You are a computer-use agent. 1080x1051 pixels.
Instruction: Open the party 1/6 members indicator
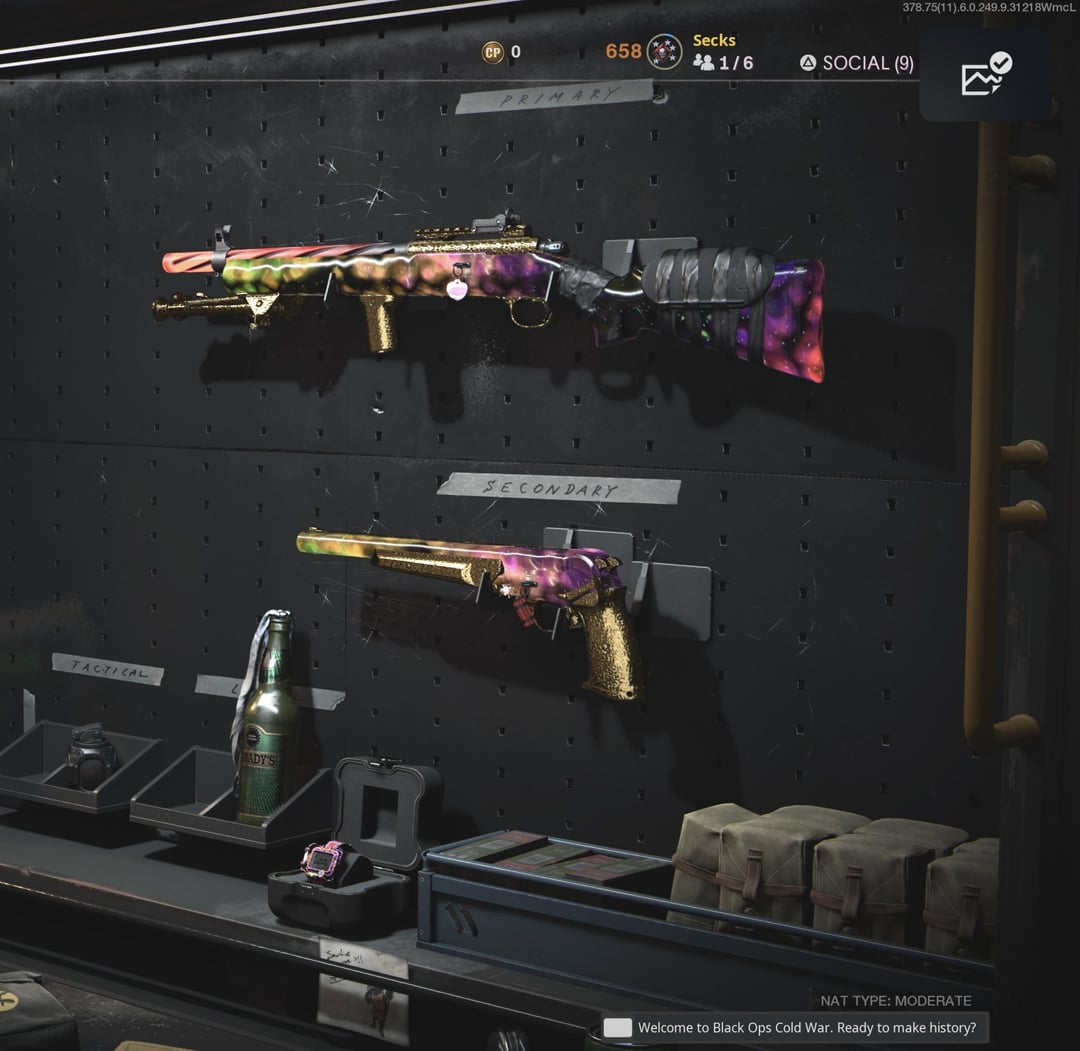[x=724, y=63]
